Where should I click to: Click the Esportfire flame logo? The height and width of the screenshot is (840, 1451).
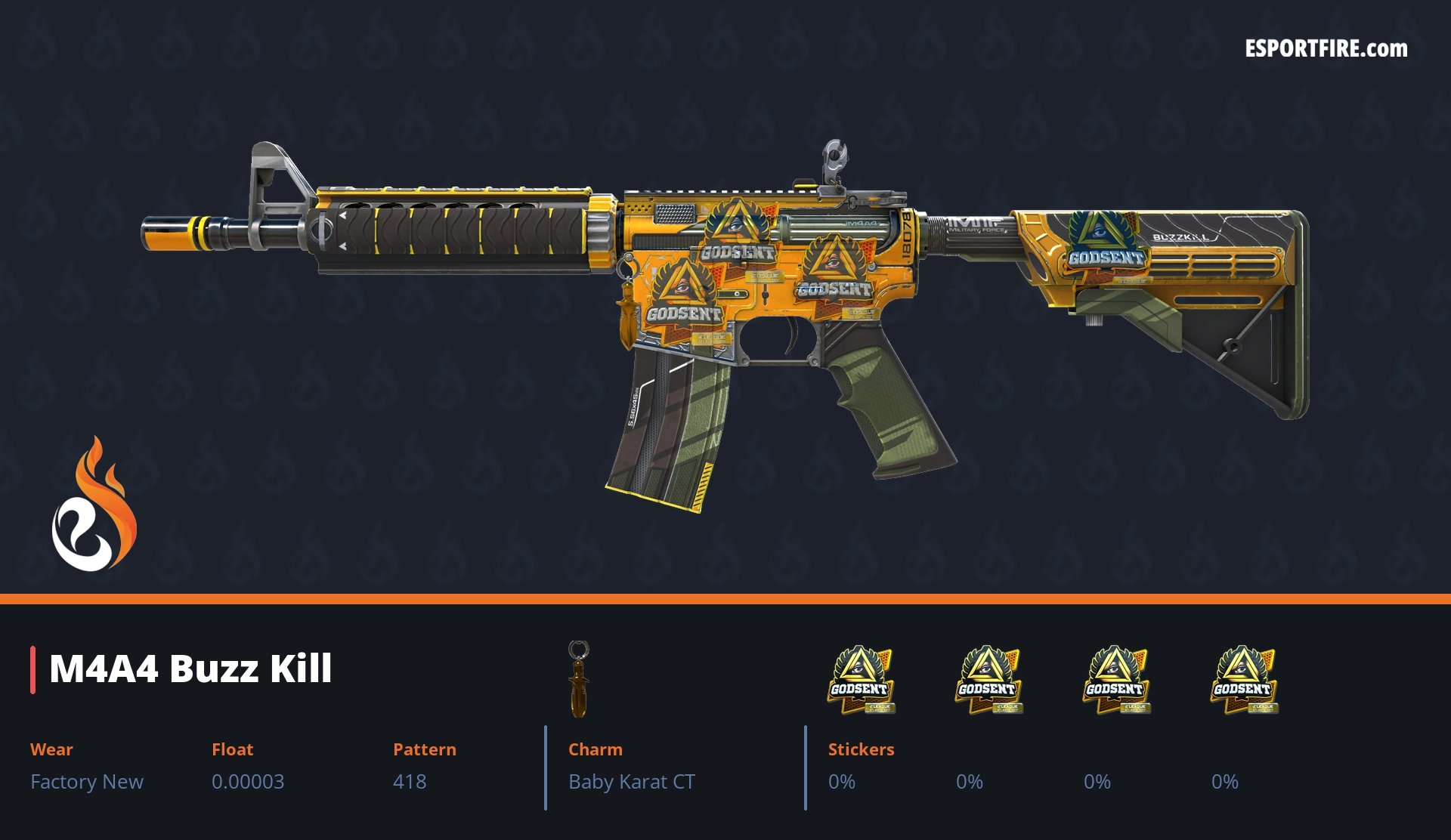coord(94,506)
